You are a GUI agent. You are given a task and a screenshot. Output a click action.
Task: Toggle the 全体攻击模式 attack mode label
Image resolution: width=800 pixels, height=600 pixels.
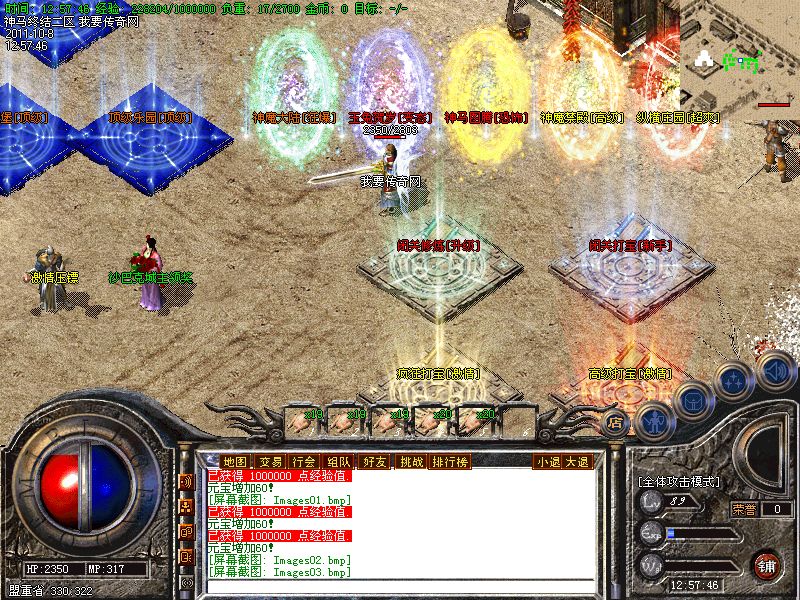(x=680, y=481)
